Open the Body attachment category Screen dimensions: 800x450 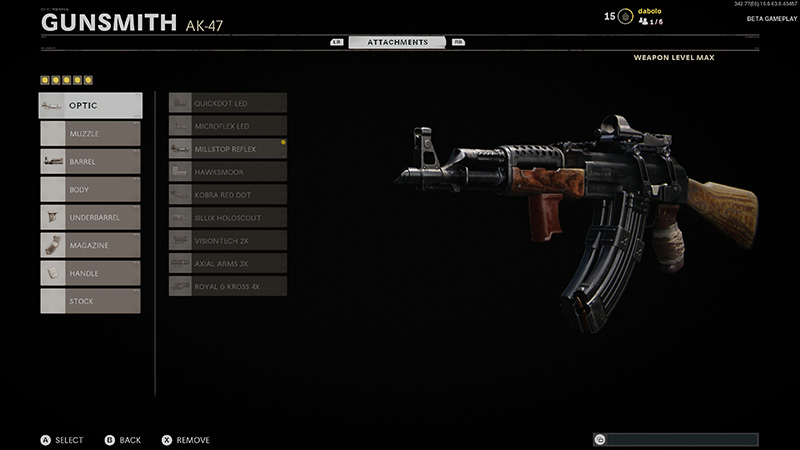(x=90, y=189)
